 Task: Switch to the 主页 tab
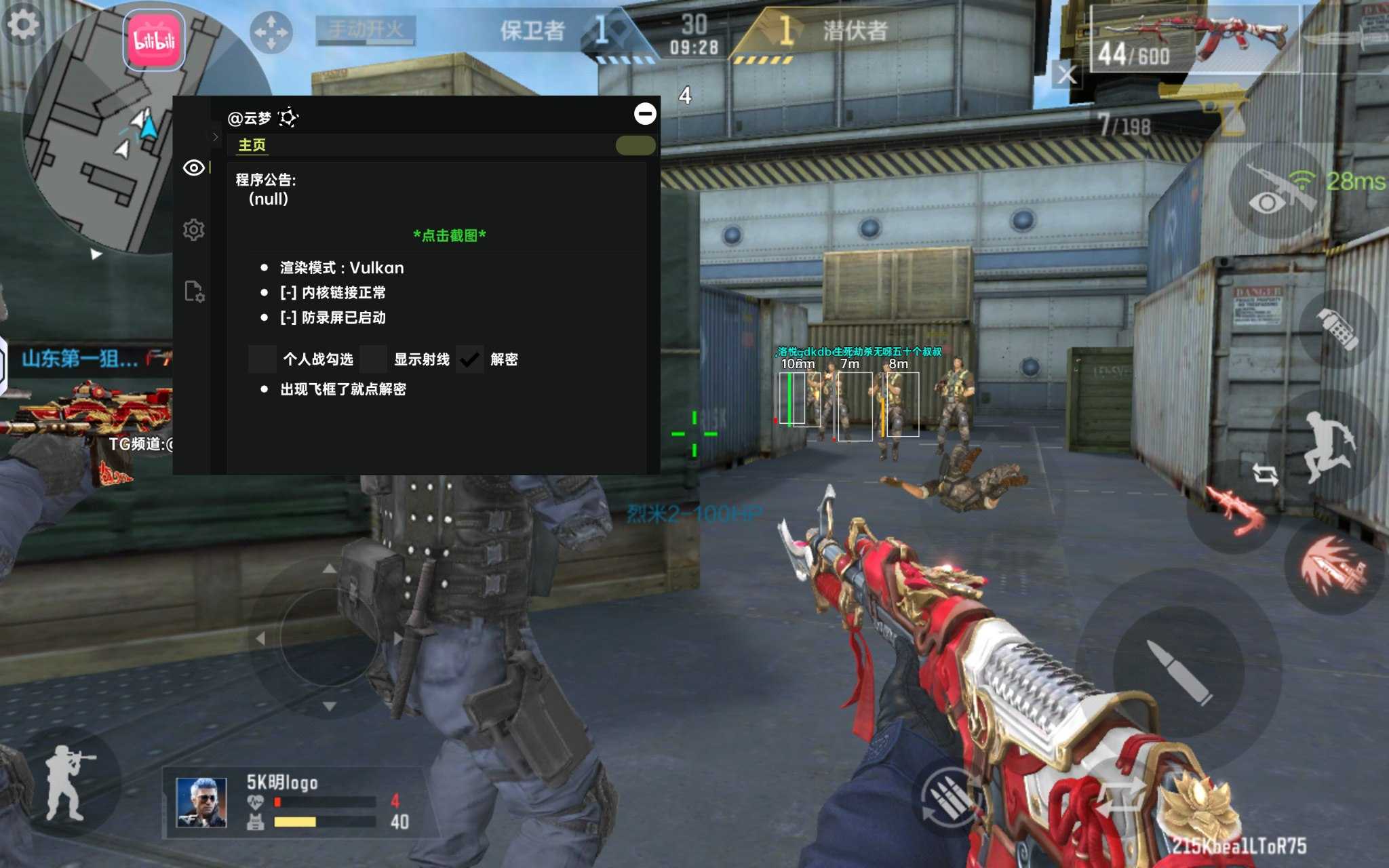252,145
